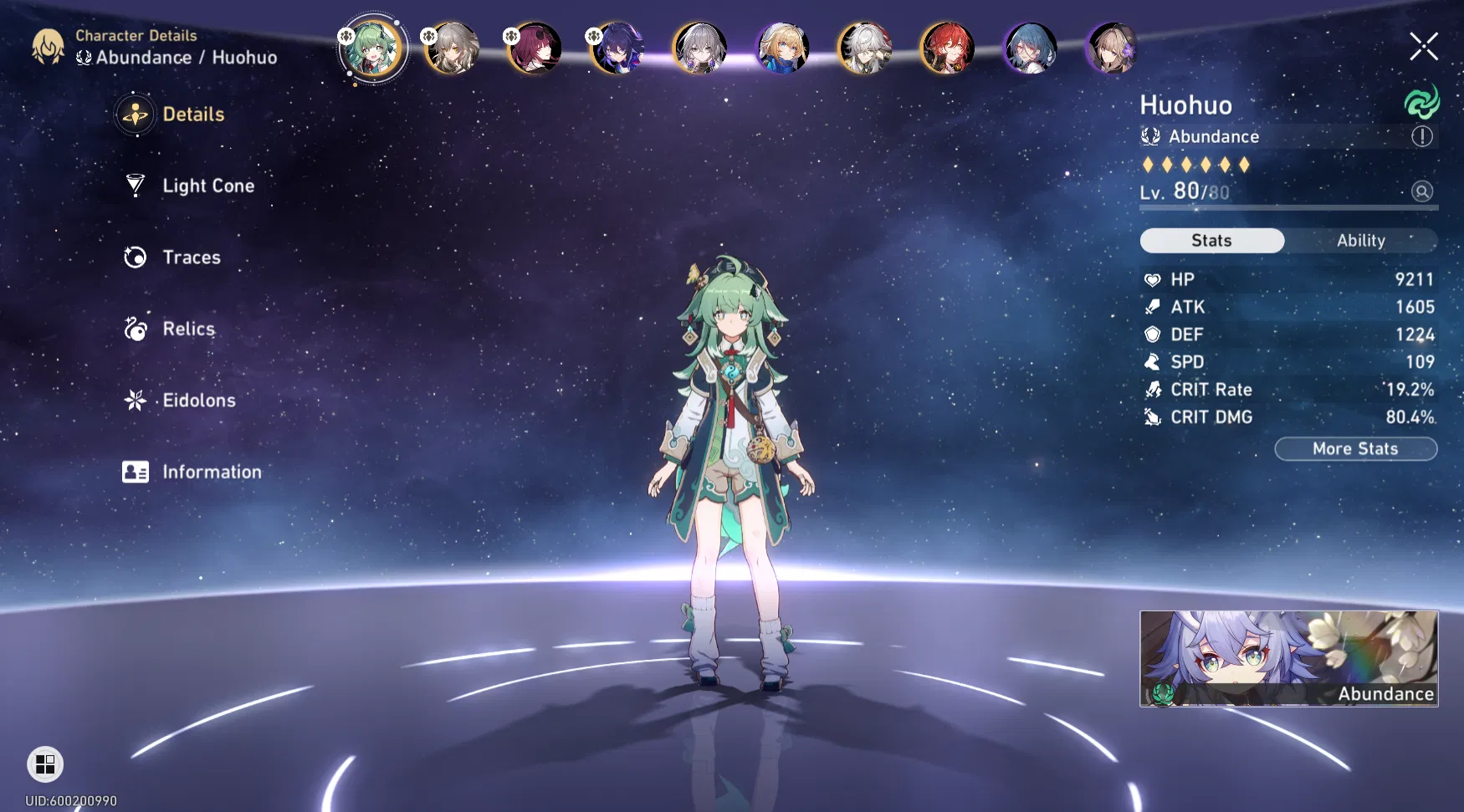This screenshot has height=812, width=1464.
Task: Expand More Stats
Action: pos(1355,448)
